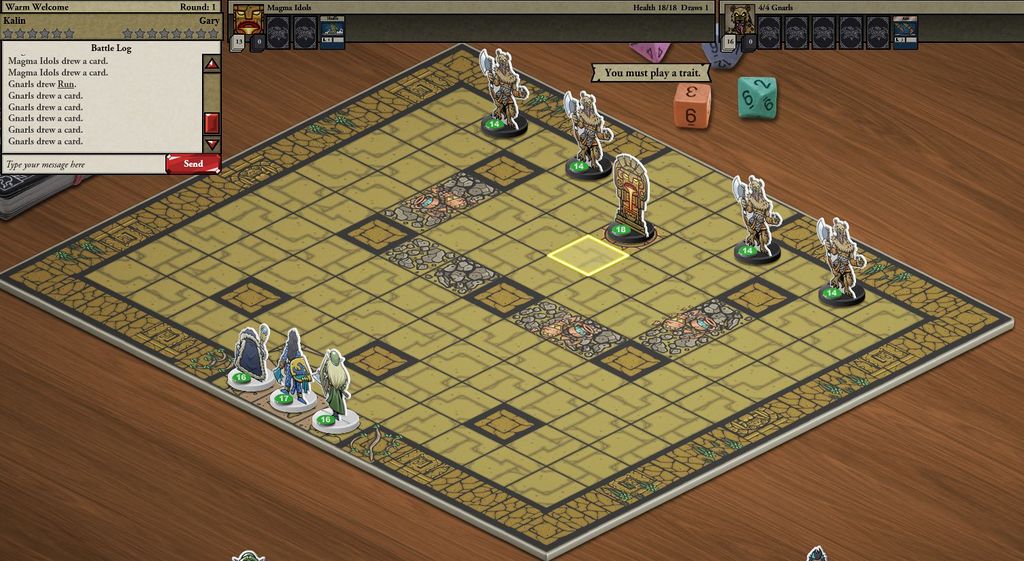Type in the chat message field

84,164
